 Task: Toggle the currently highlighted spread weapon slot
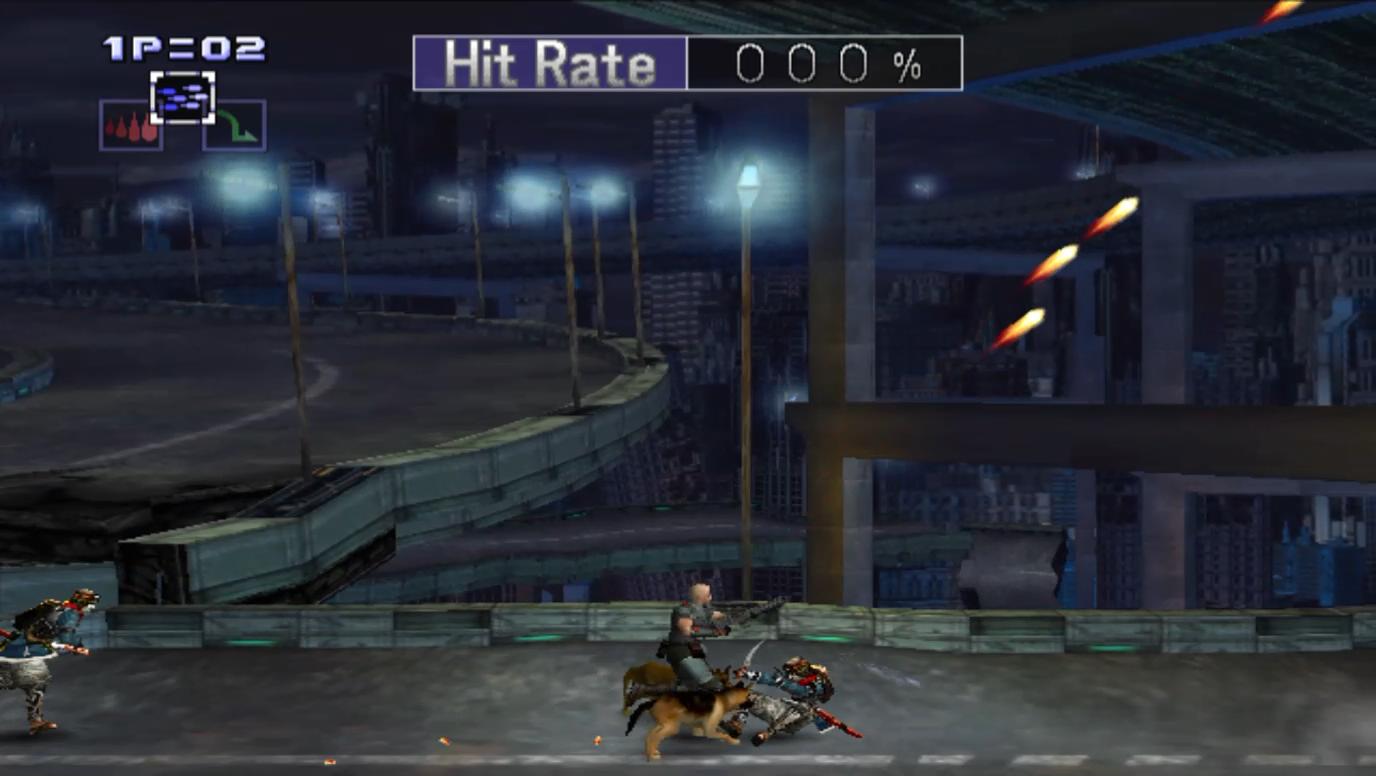point(180,96)
